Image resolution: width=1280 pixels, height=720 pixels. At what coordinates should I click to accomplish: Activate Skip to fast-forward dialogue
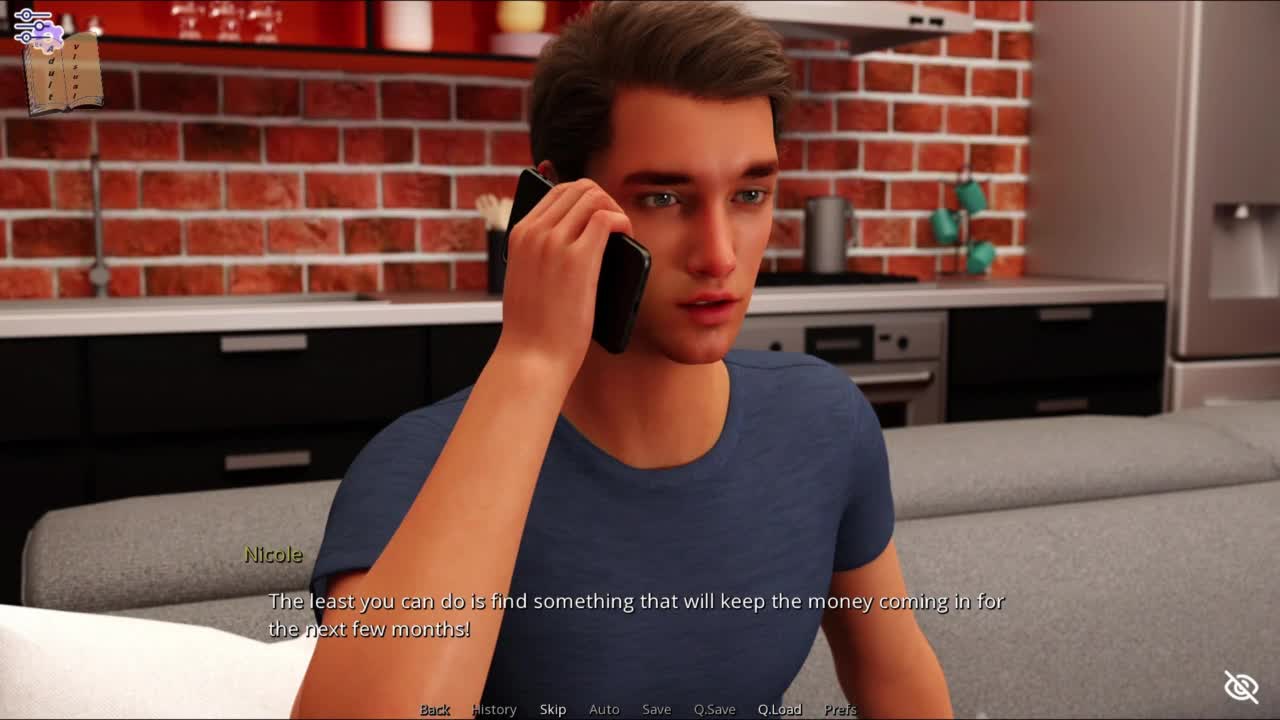[x=553, y=709]
